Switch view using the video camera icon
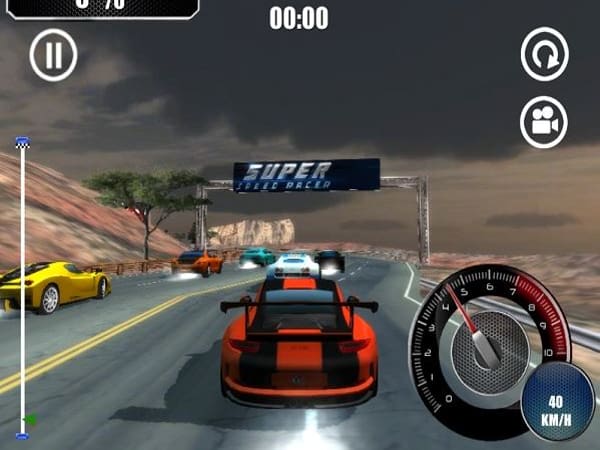Image resolution: width=600 pixels, height=450 pixels. pyautogui.click(x=544, y=123)
